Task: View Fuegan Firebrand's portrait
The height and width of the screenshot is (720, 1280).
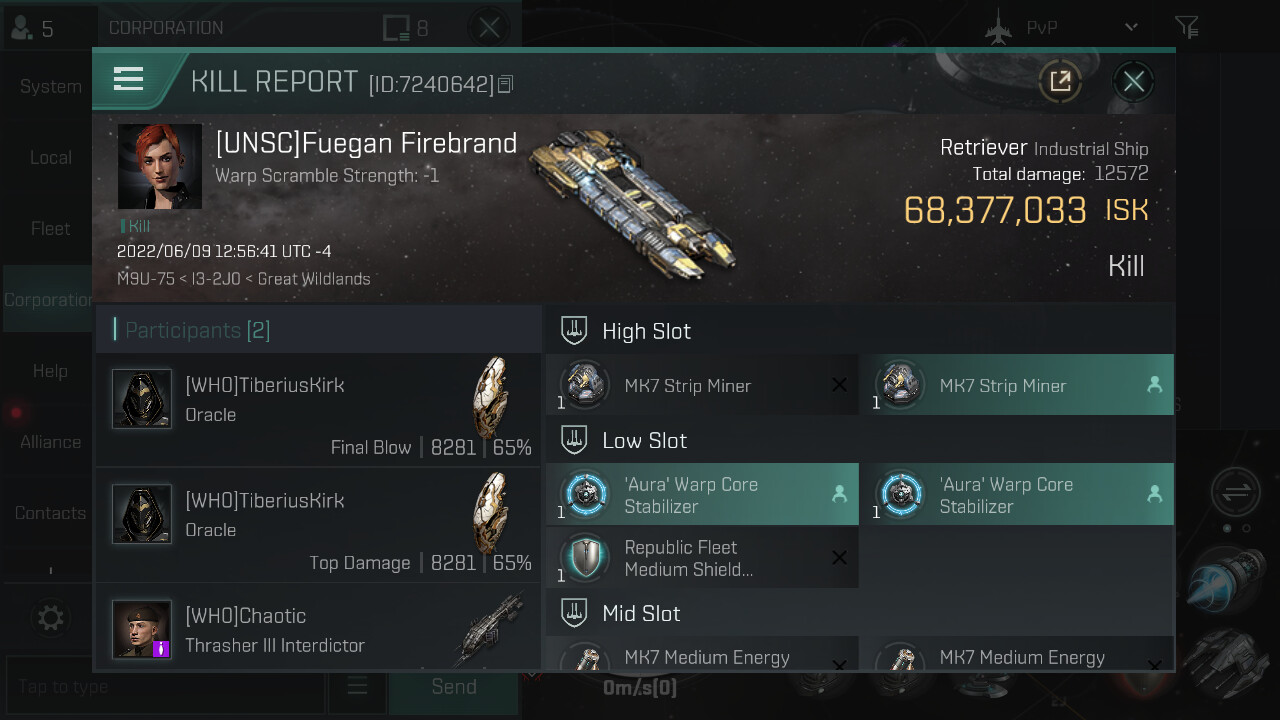Action: tap(160, 166)
